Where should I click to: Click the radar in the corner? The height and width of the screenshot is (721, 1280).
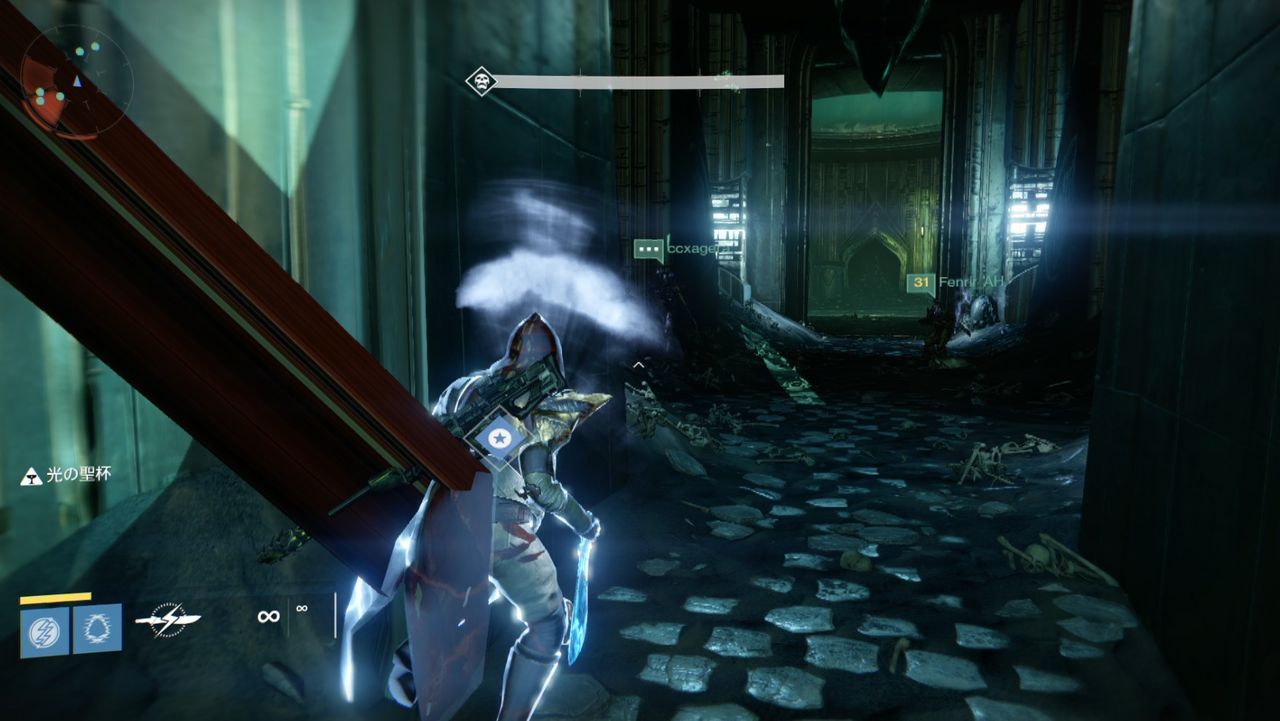point(75,80)
